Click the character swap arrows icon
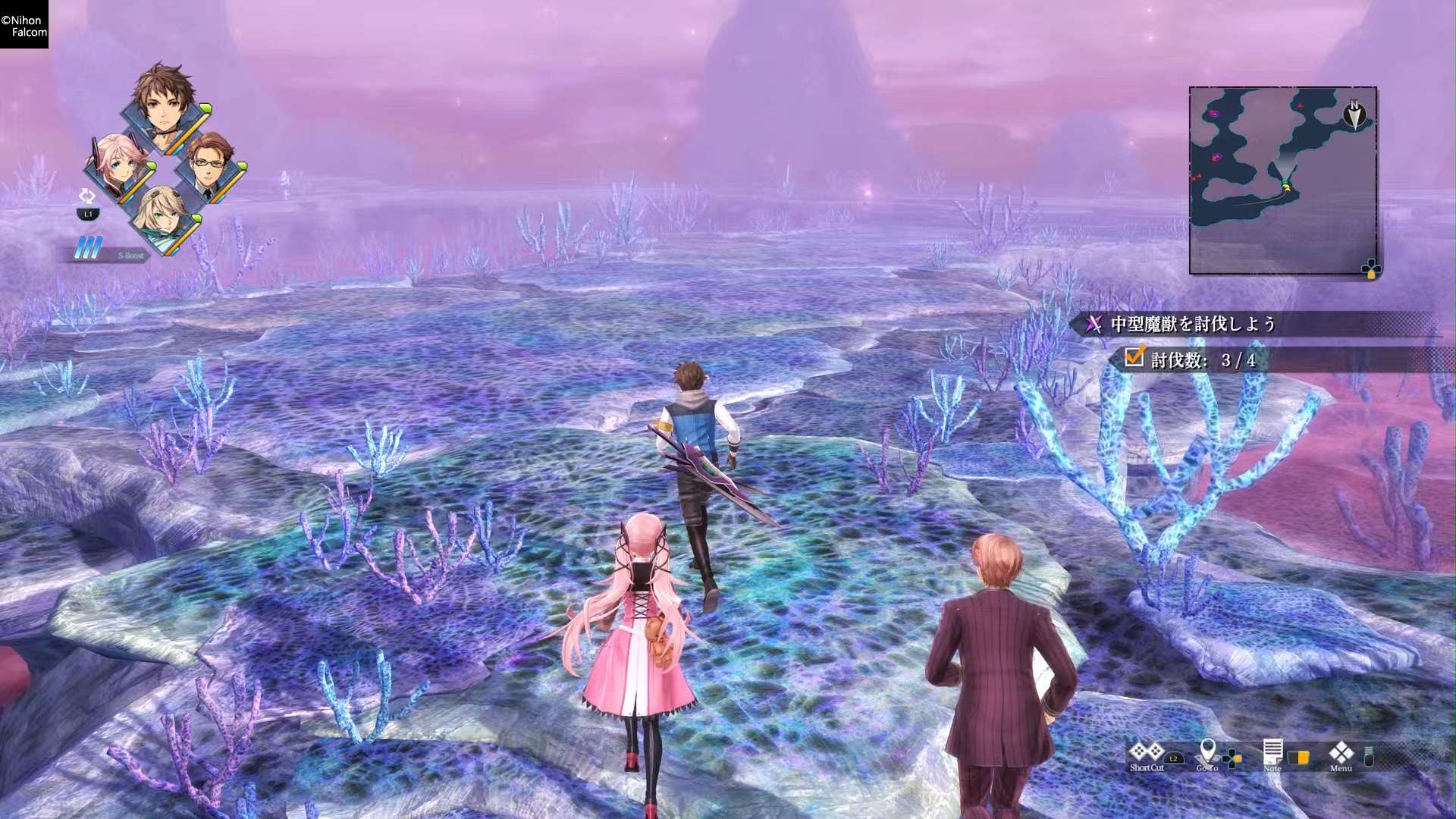This screenshot has width=1456, height=819. [x=87, y=196]
